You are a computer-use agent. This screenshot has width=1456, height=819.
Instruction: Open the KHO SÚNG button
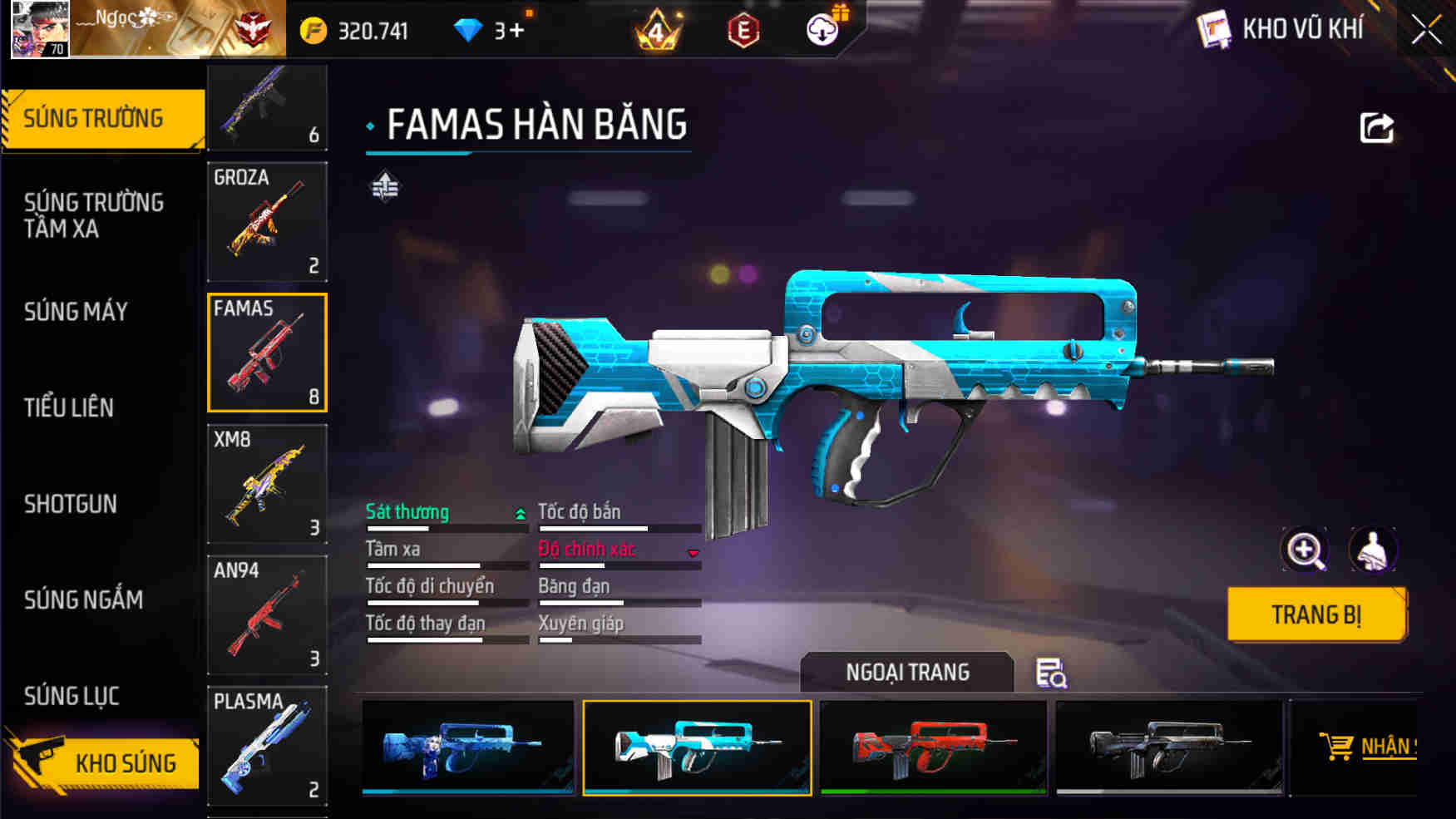pos(104,762)
